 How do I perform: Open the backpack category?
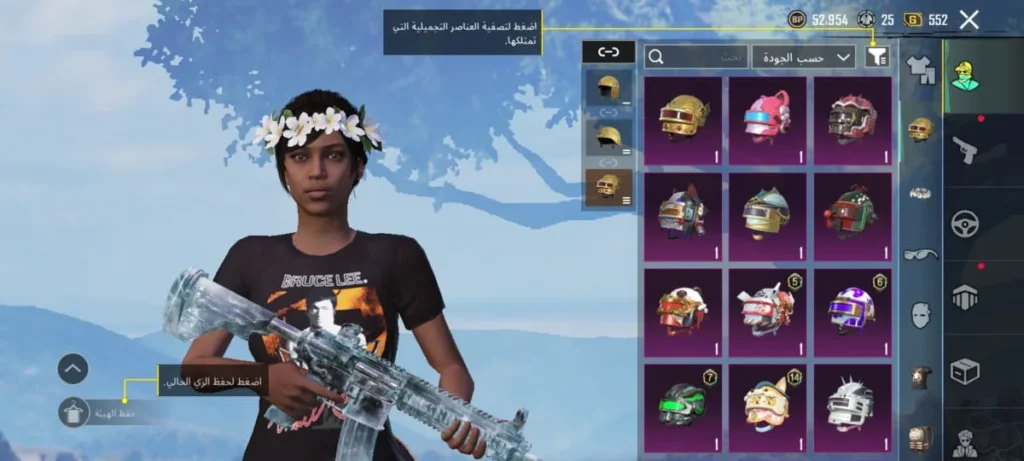coord(920,437)
